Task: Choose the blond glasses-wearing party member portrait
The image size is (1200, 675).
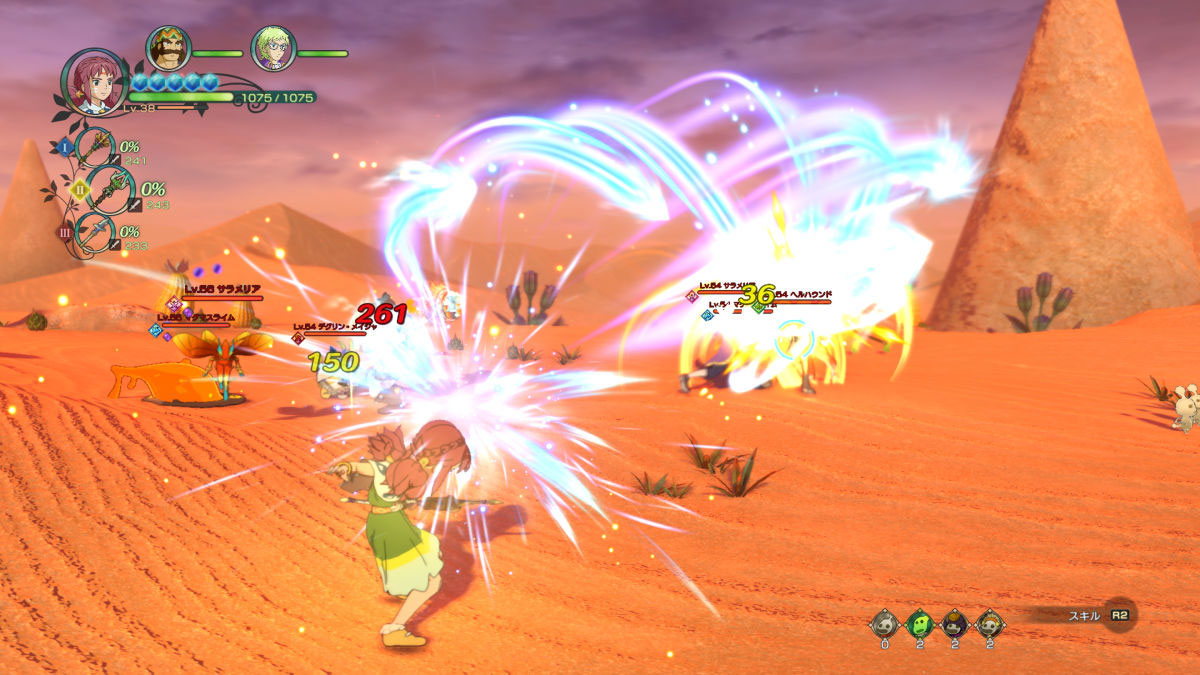Action: click(x=272, y=48)
